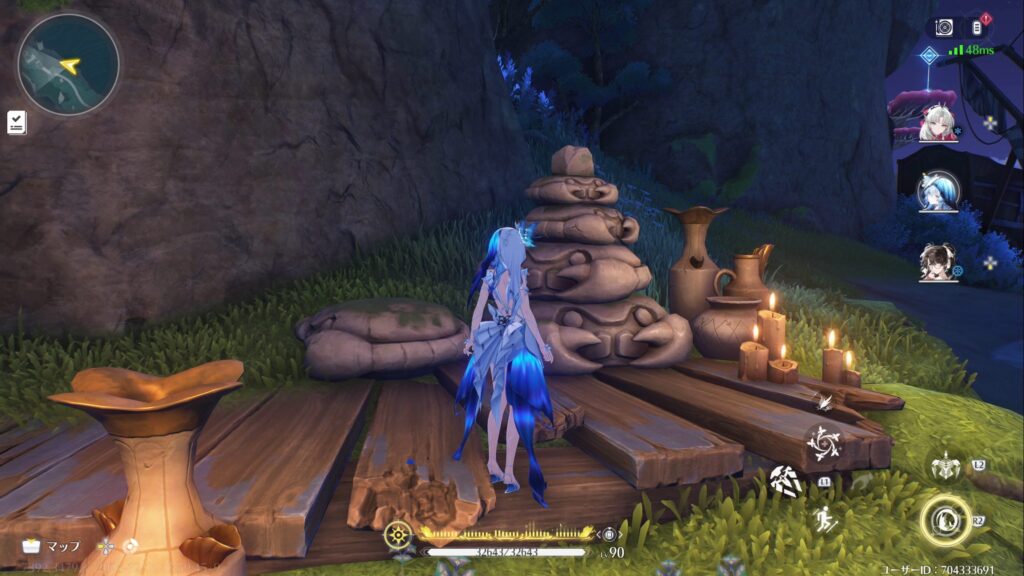1024x576 pixels.
Task: Open the circular minimap
Action: [68, 65]
